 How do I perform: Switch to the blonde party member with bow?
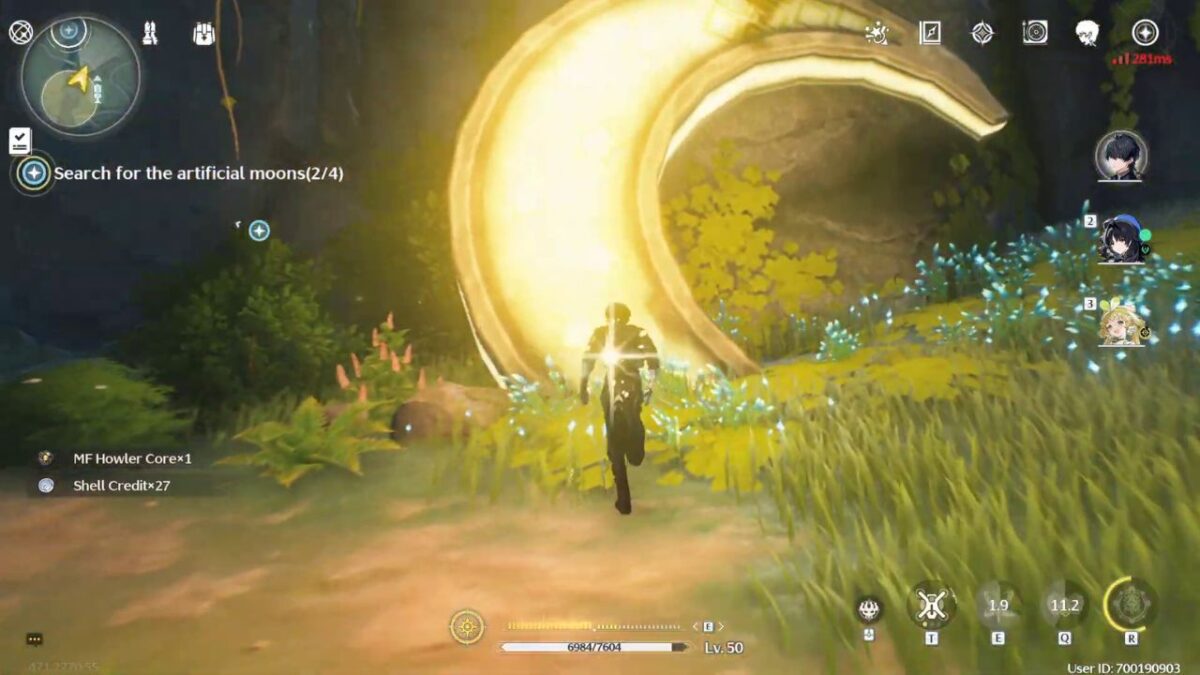pos(1122,323)
